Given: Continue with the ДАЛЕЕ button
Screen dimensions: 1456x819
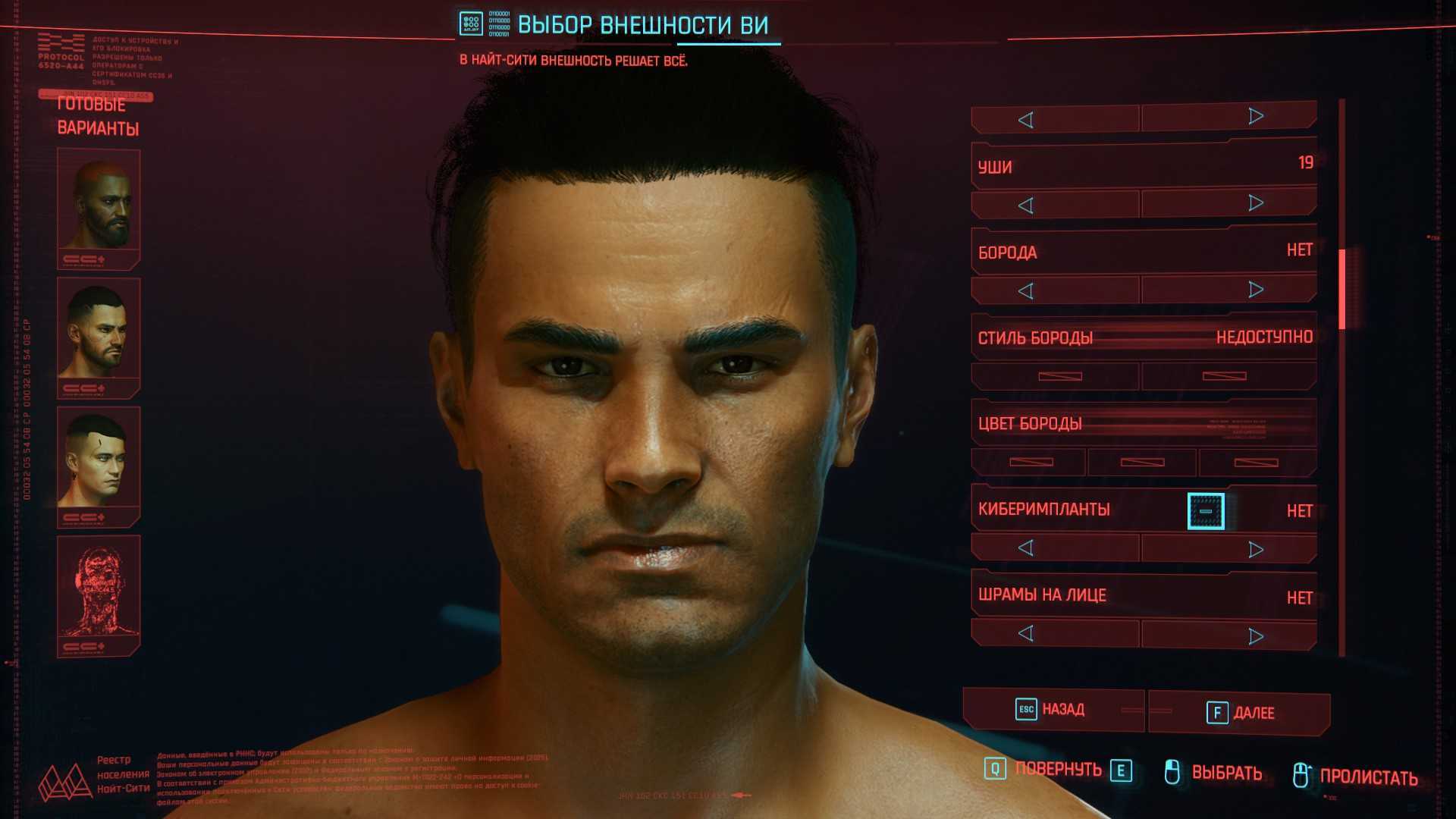Looking at the screenshot, I should (1239, 713).
